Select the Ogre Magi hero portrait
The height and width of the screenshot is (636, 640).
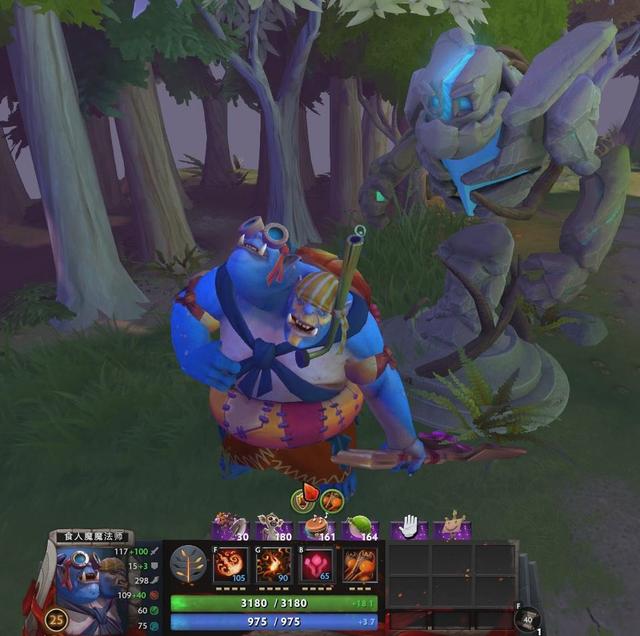coord(88,590)
